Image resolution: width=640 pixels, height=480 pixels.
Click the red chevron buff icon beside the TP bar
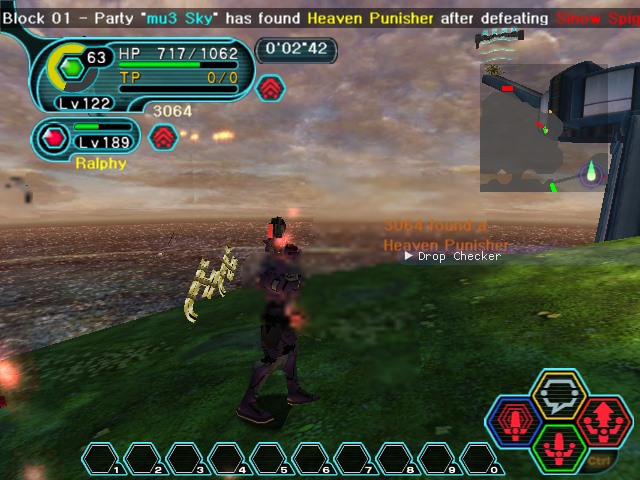(x=270, y=89)
